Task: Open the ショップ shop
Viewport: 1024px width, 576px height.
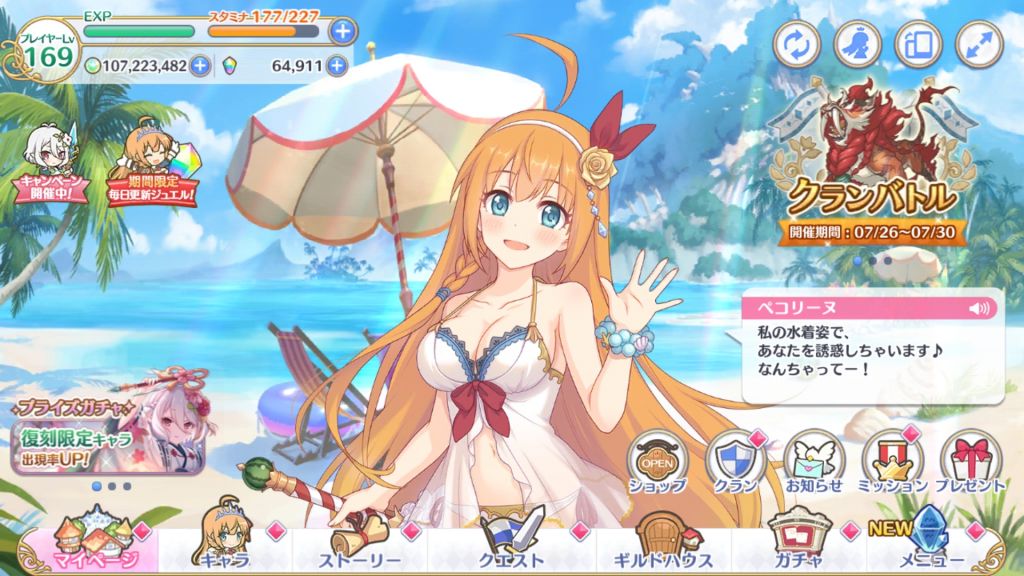Action: coord(657,463)
